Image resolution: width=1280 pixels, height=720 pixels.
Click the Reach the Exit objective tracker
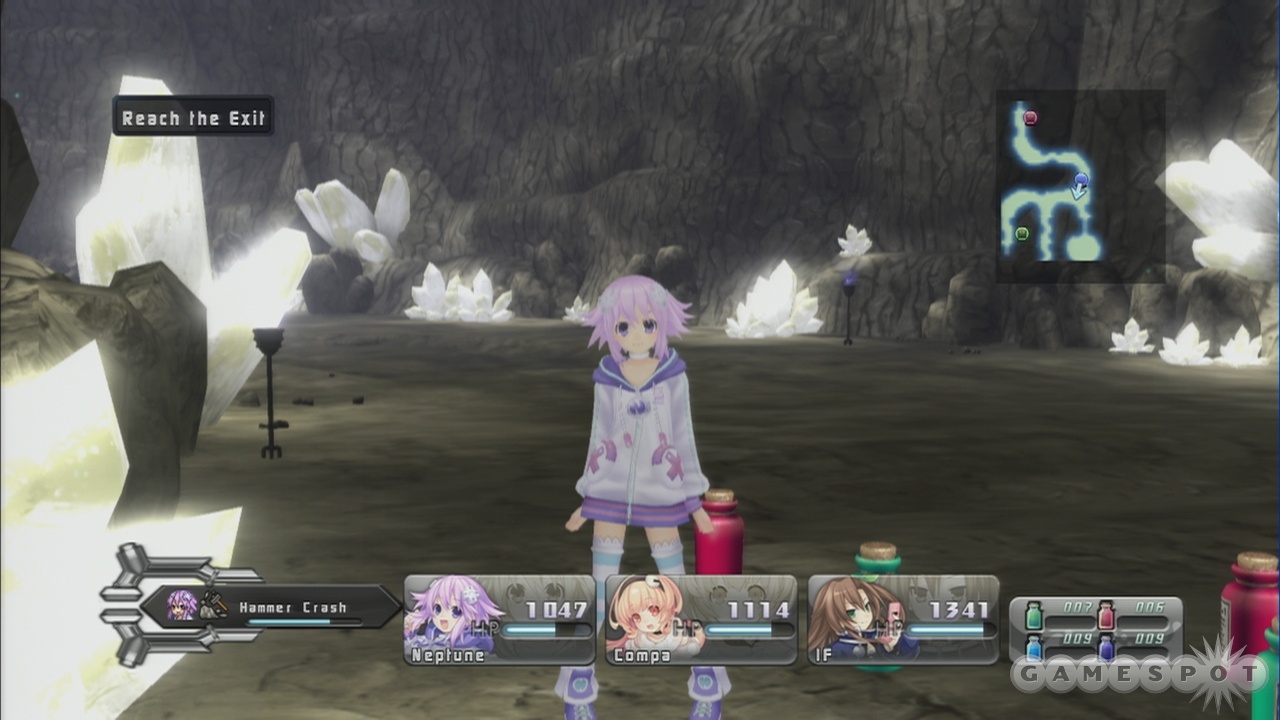coord(193,117)
